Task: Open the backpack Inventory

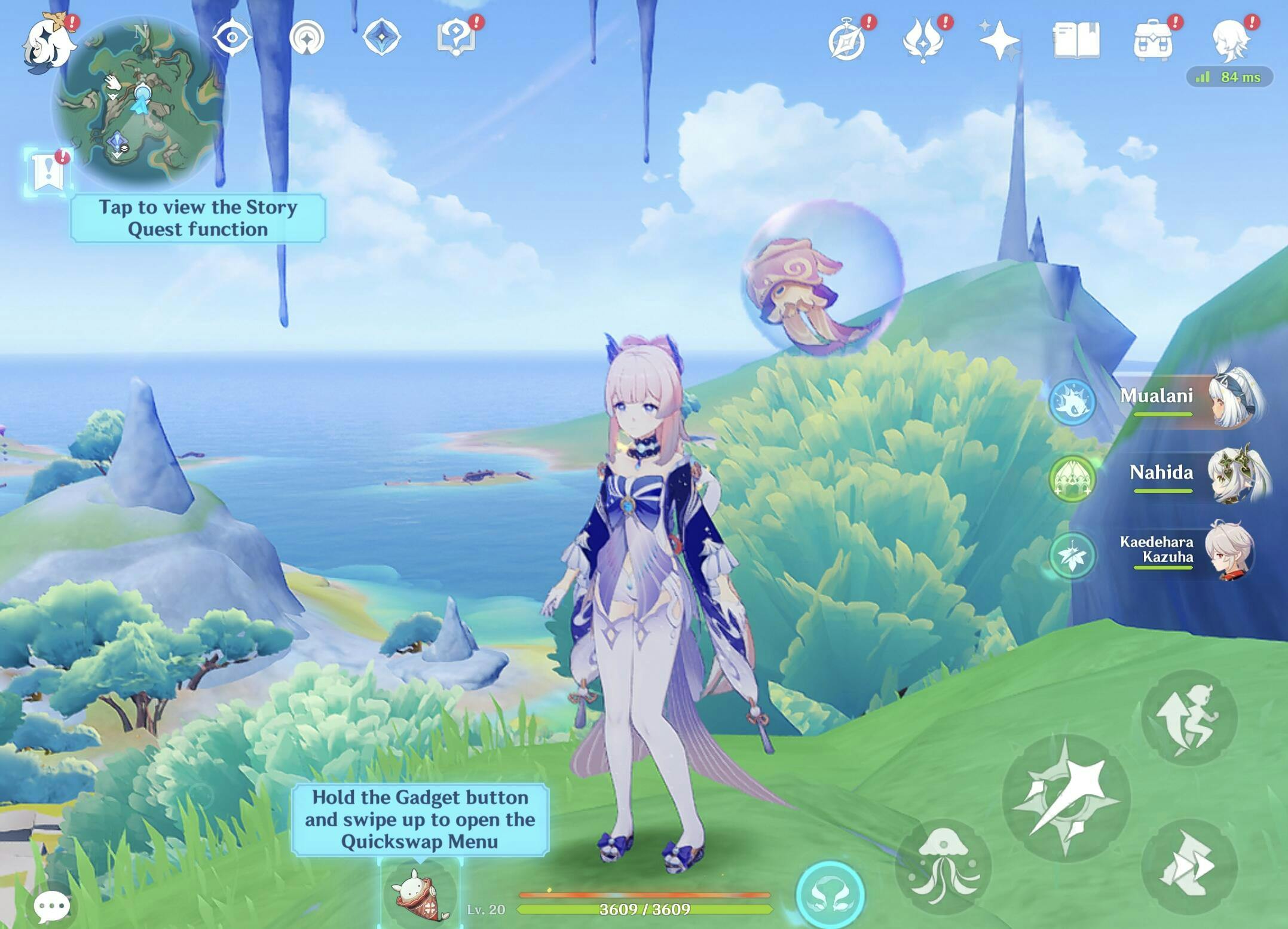Action: click(1153, 41)
